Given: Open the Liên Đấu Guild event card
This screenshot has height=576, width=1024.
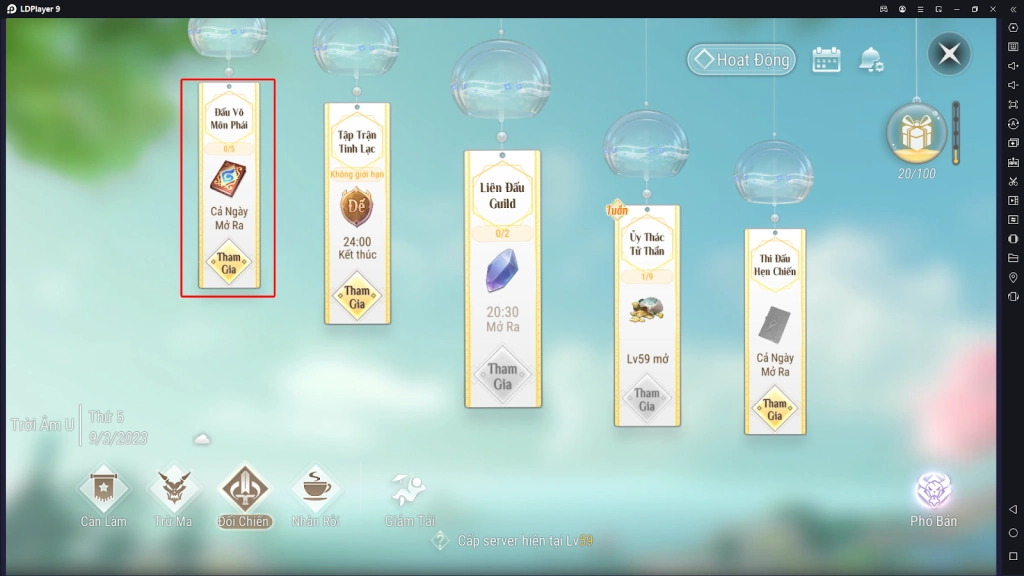Looking at the screenshot, I should click(x=503, y=279).
